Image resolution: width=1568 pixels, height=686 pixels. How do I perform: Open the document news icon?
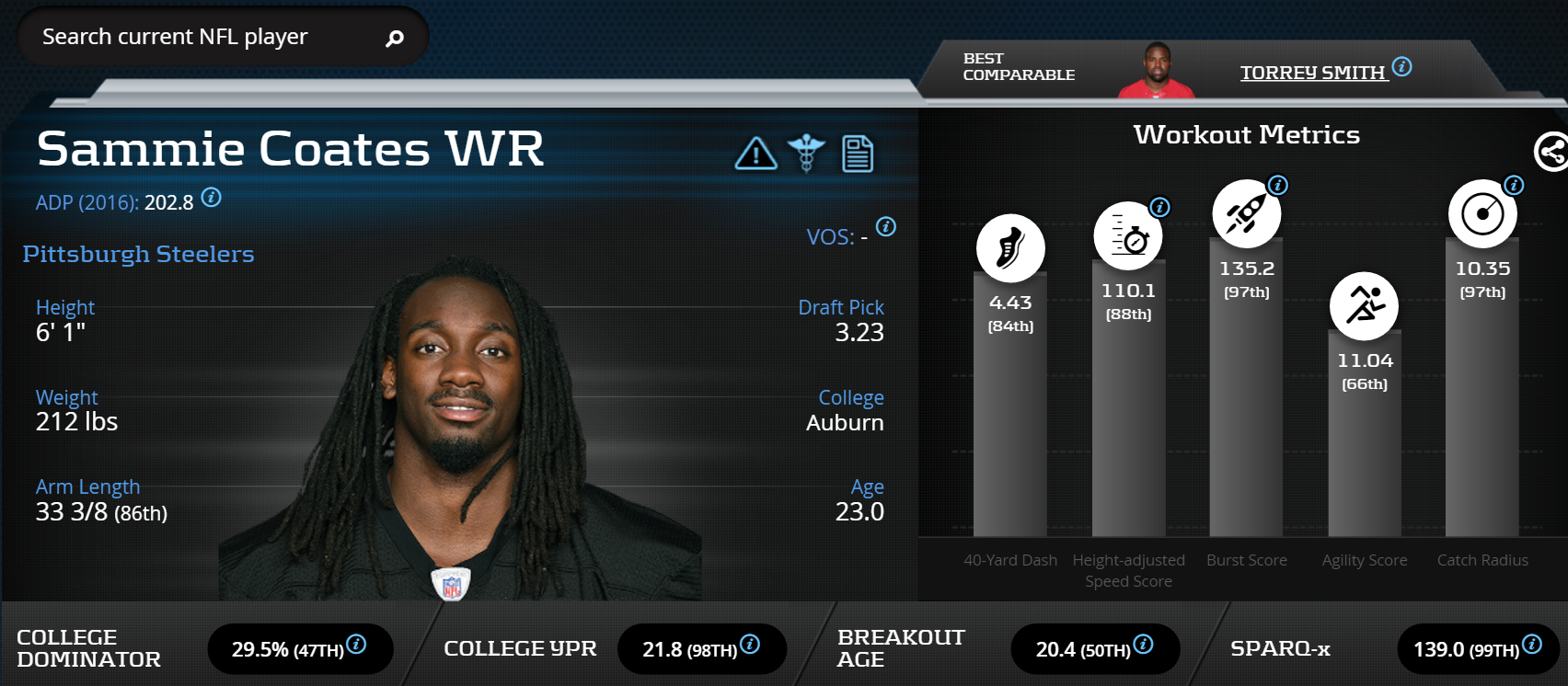[858, 154]
